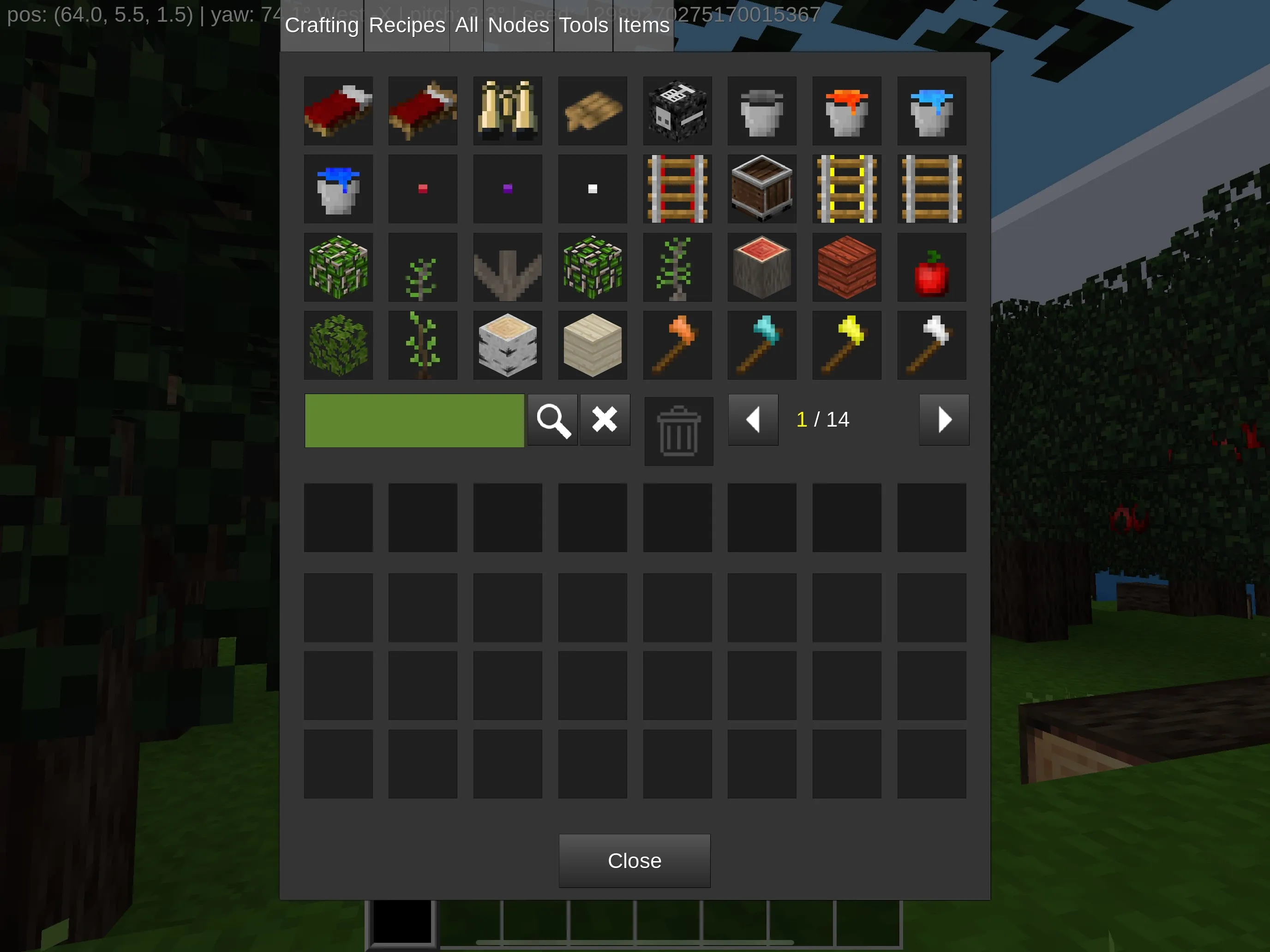
Task: Close the inventory screen
Action: click(x=634, y=861)
